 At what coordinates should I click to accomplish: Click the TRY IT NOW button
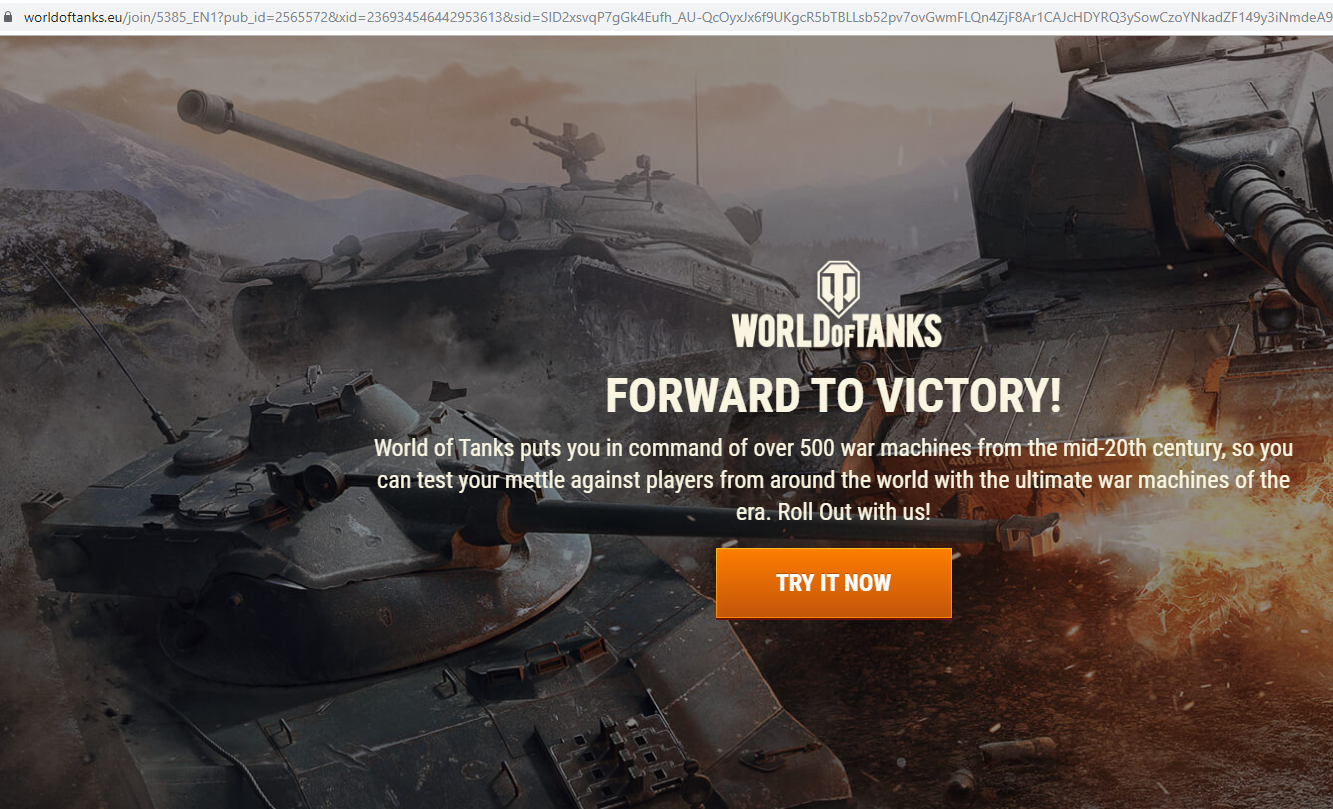[x=833, y=583]
